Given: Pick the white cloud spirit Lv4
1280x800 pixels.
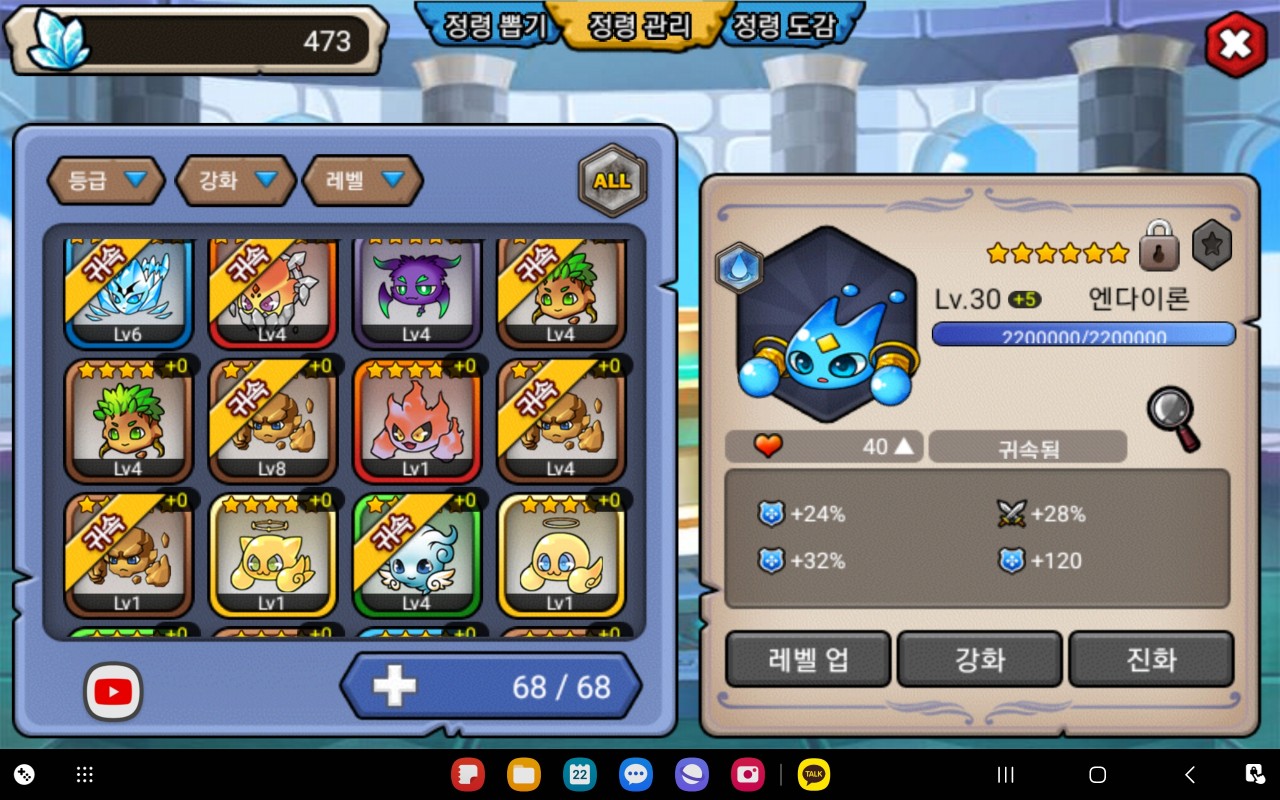Looking at the screenshot, I should [416, 555].
